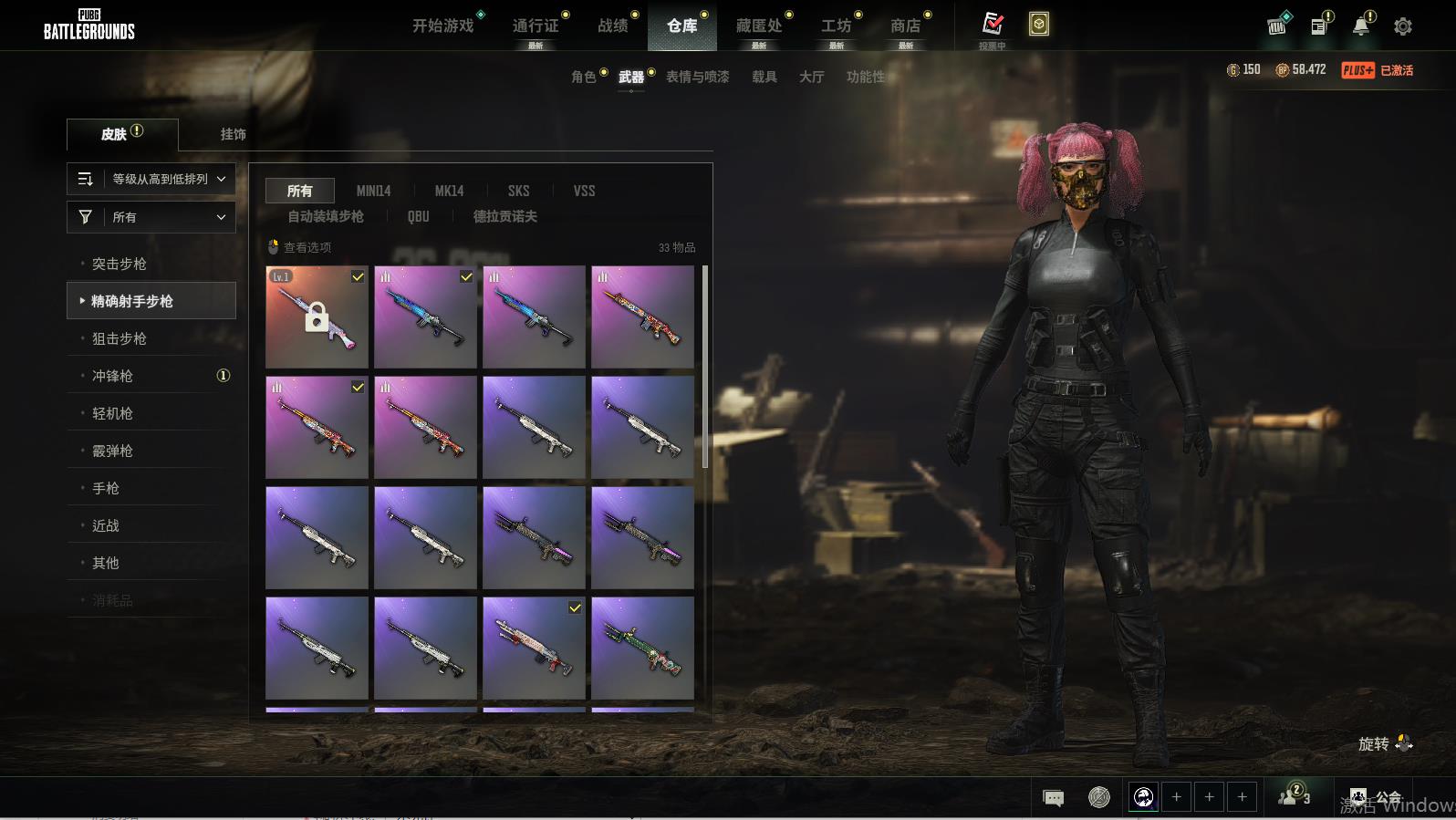1456x820 pixels.
Task: Open the notifications bell icon
Action: click(1361, 26)
